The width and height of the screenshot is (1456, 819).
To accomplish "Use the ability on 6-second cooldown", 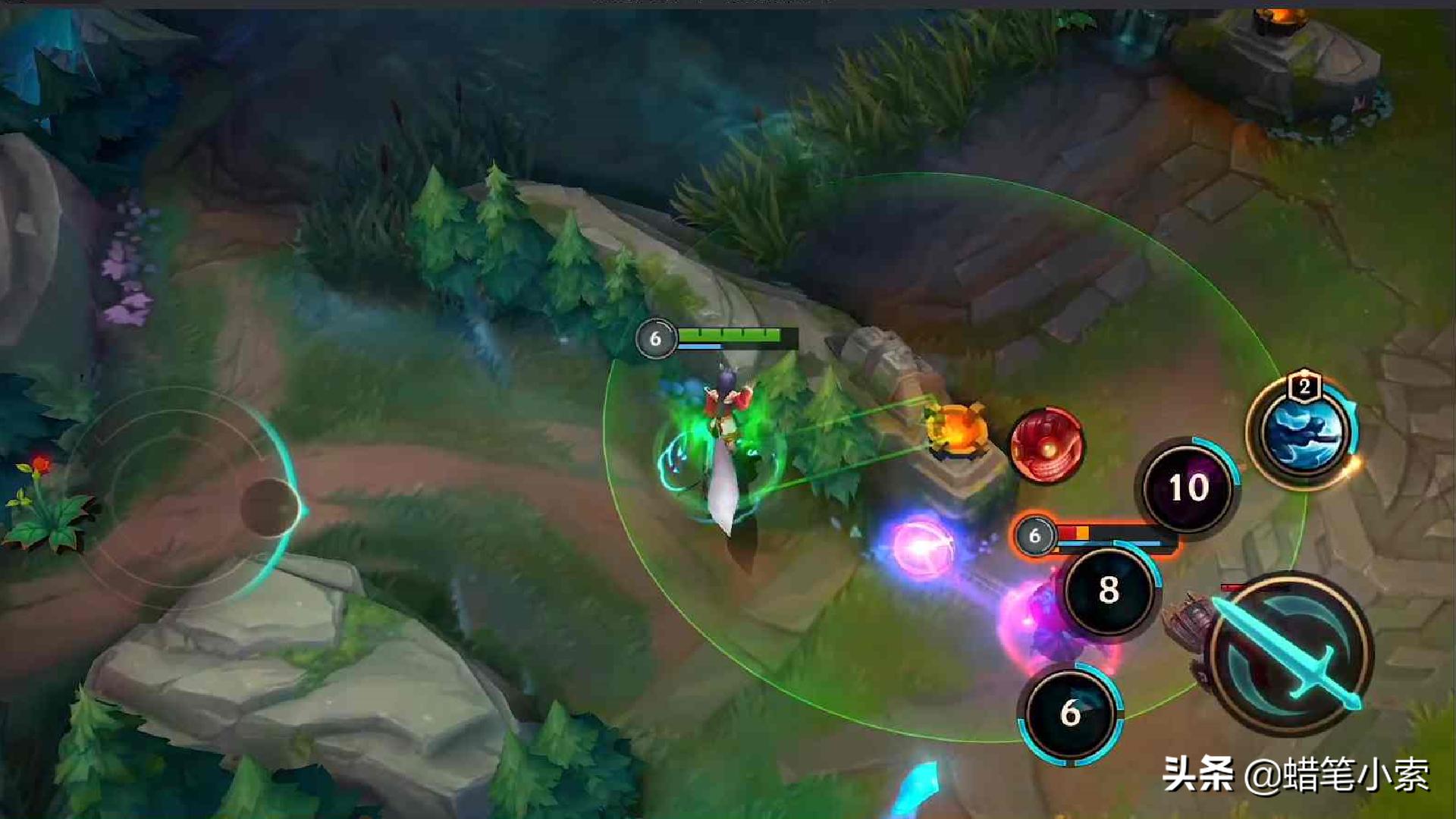I will click(x=1071, y=713).
